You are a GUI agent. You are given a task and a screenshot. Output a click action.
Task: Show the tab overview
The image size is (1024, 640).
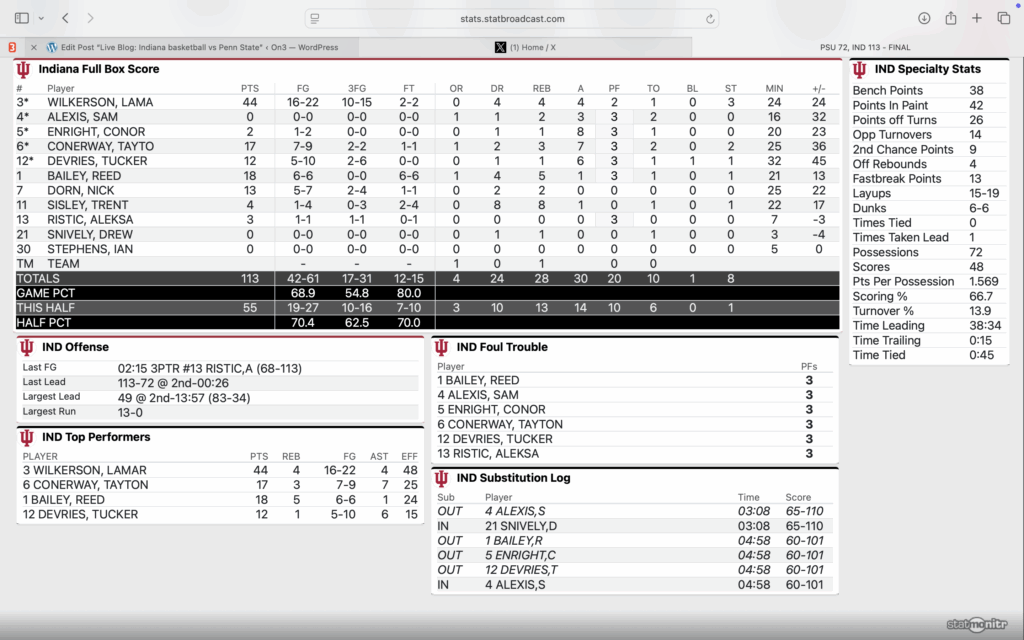tap(1003, 19)
